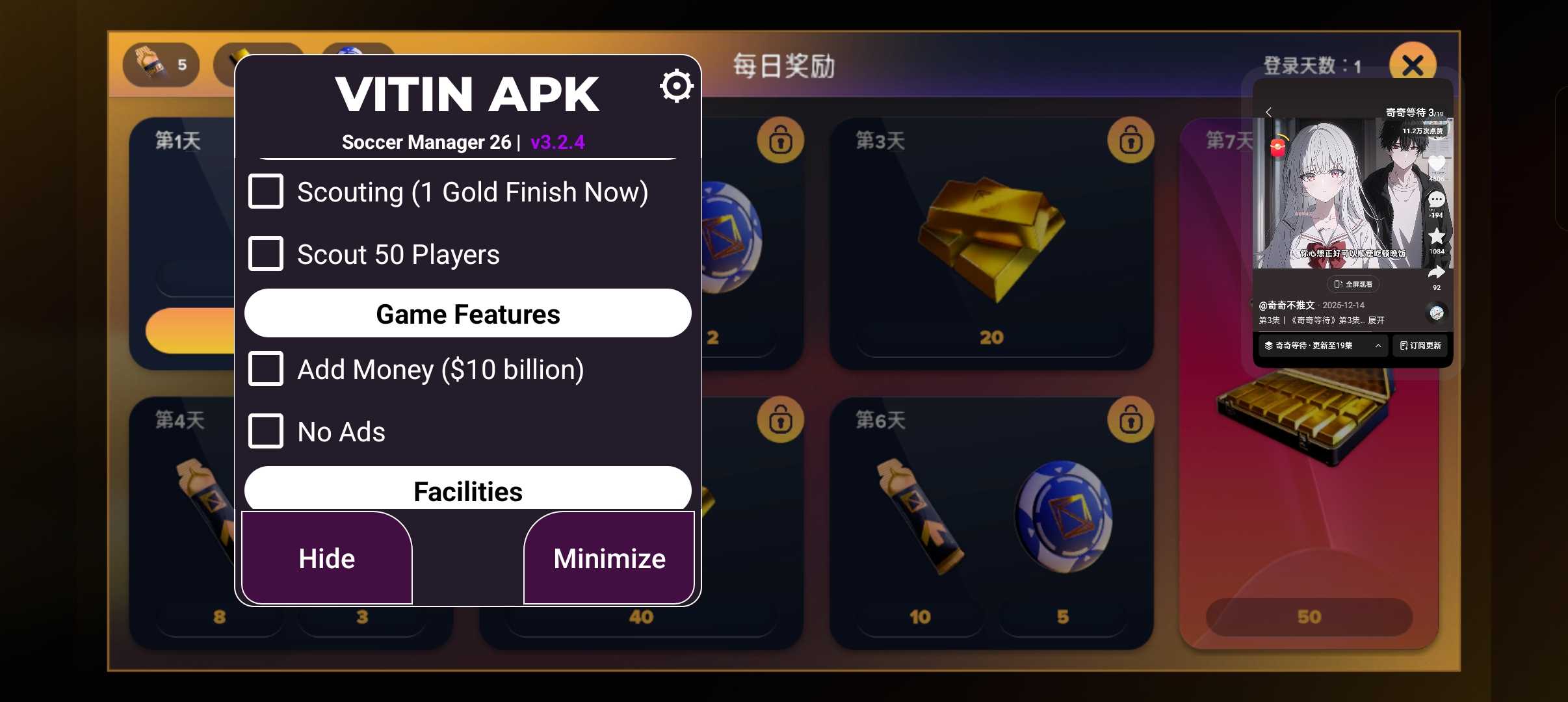
Task: Subscribe to series updates button
Action: (1420, 346)
